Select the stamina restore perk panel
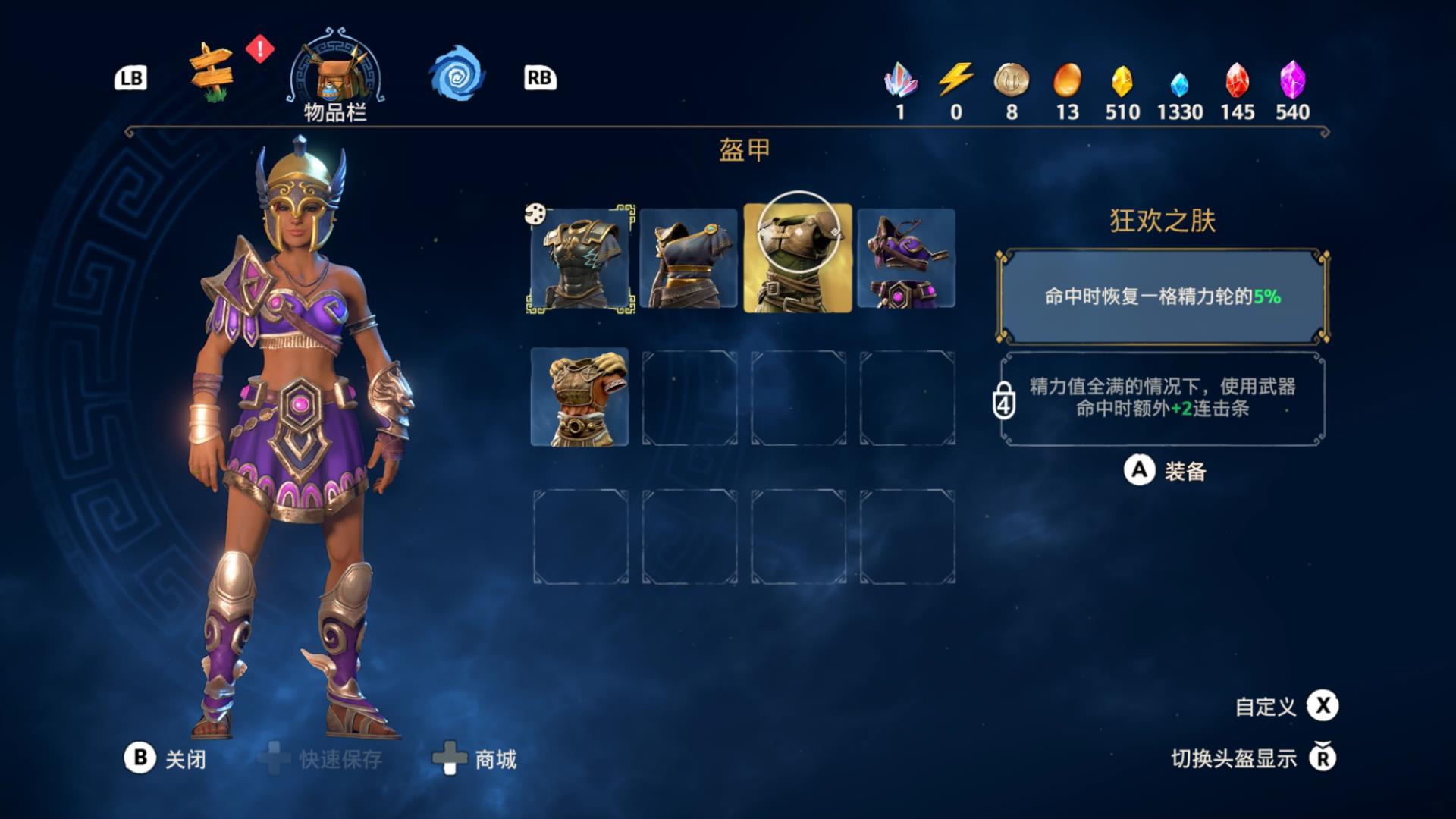Viewport: 1456px width, 819px height. (1163, 297)
